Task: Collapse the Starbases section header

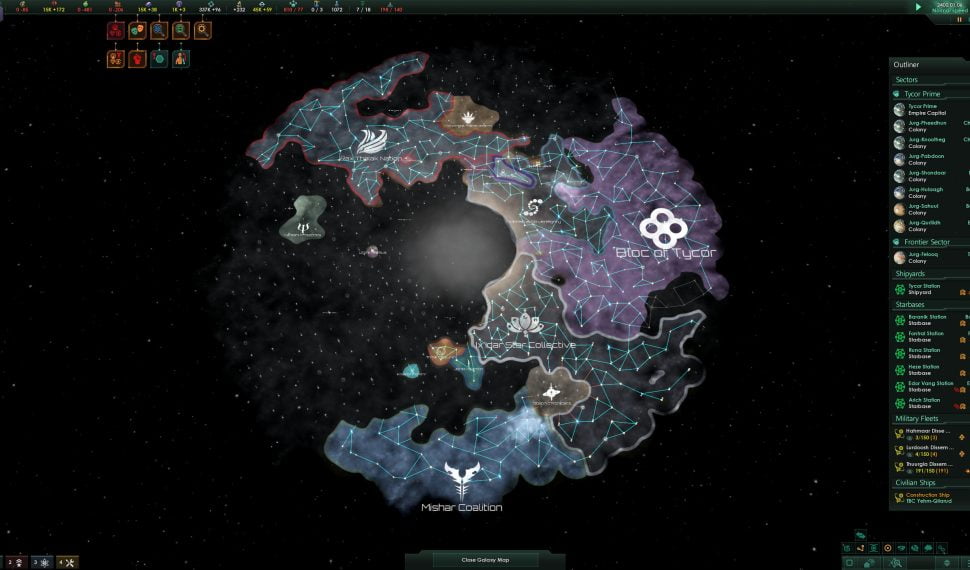Action: click(x=912, y=305)
